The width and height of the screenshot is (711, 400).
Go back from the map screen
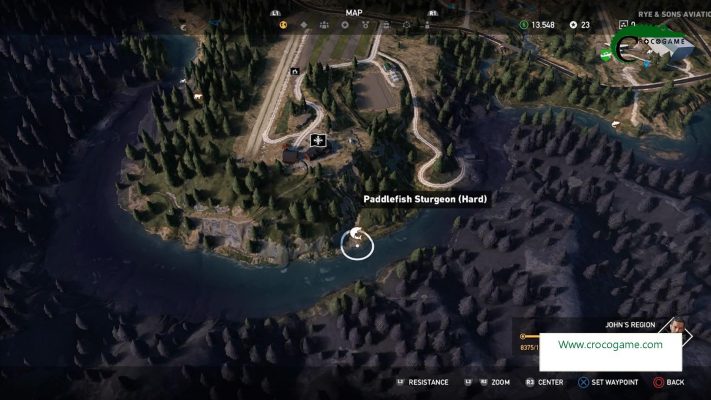point(669,382)
